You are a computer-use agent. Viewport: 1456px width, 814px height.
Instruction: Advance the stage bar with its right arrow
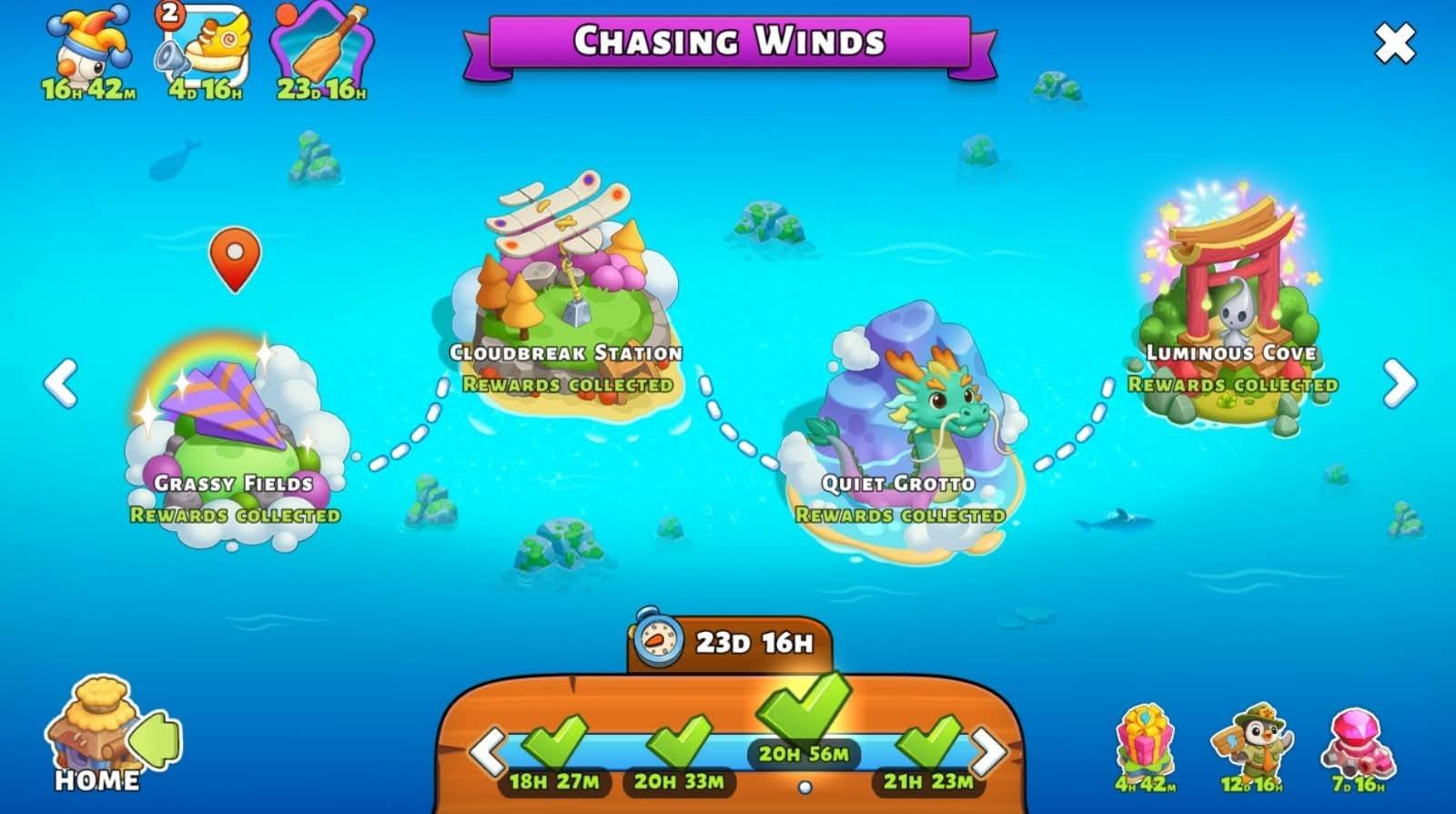tap(989, 751)
